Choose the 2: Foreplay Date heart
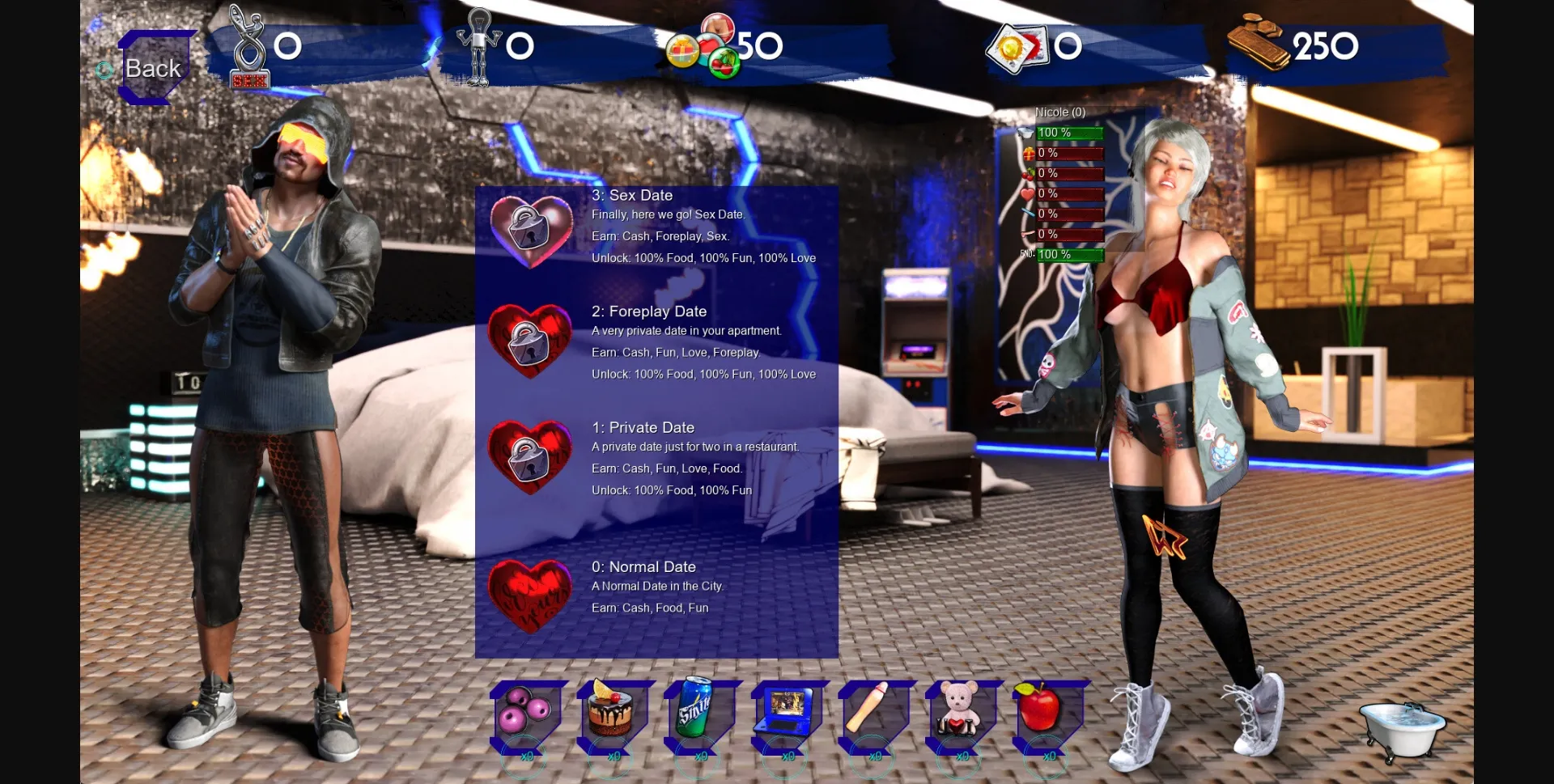The width and height of the screenshot is (1554, 784). [x=528, y=343]
